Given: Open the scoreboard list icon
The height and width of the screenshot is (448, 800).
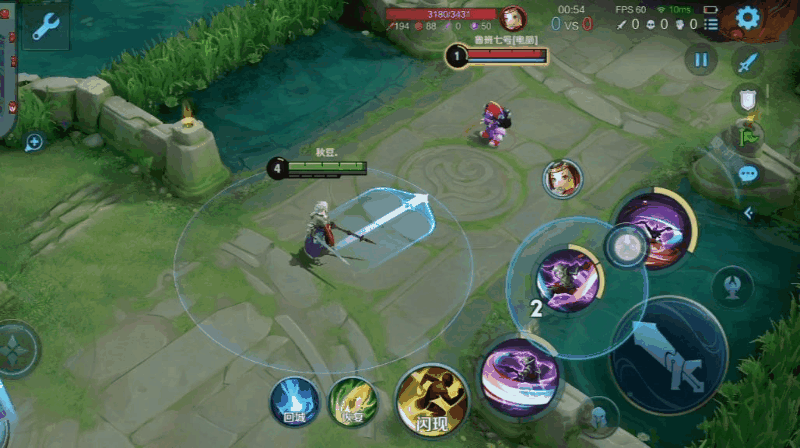Looking at the screenshot, I should point(711,23).
